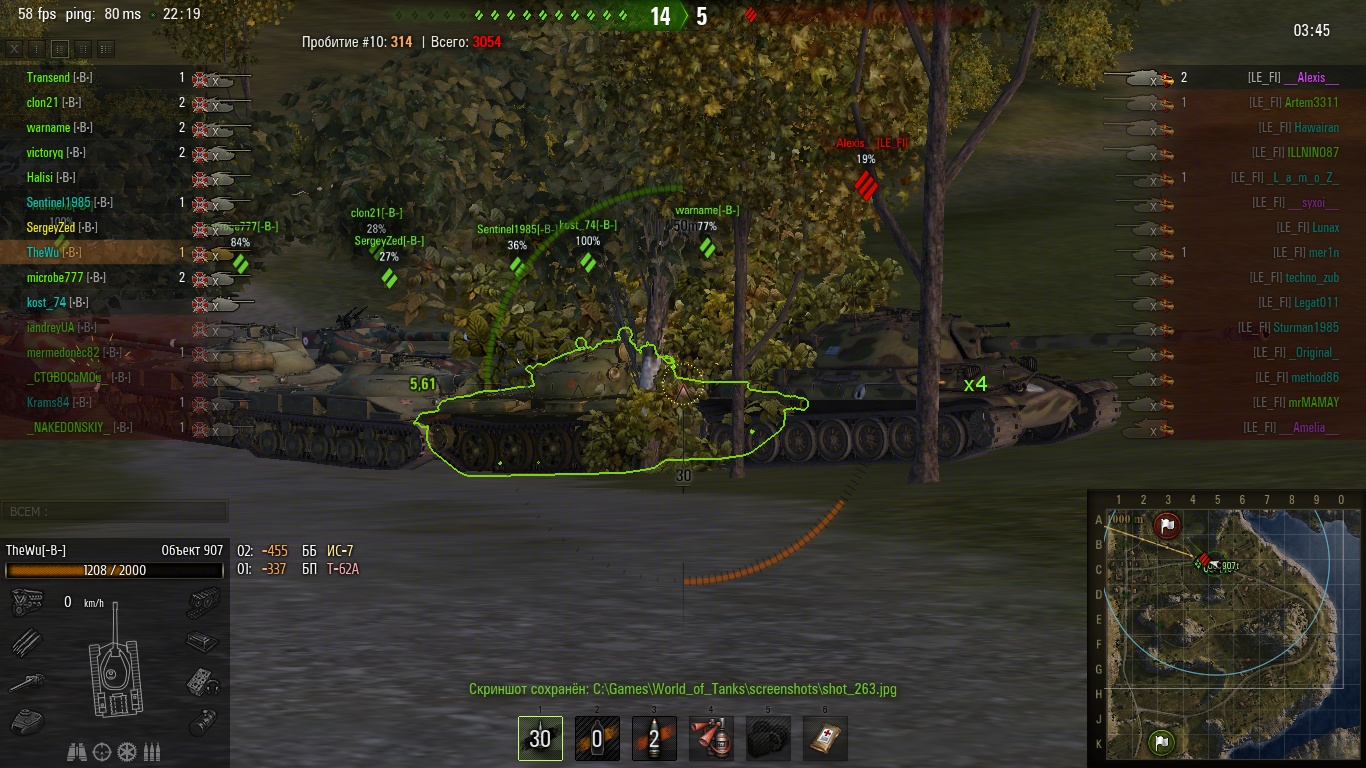Select the shell slot showing 0 rounds
This screenshot has width=1366, height=768.
(597, 738)
